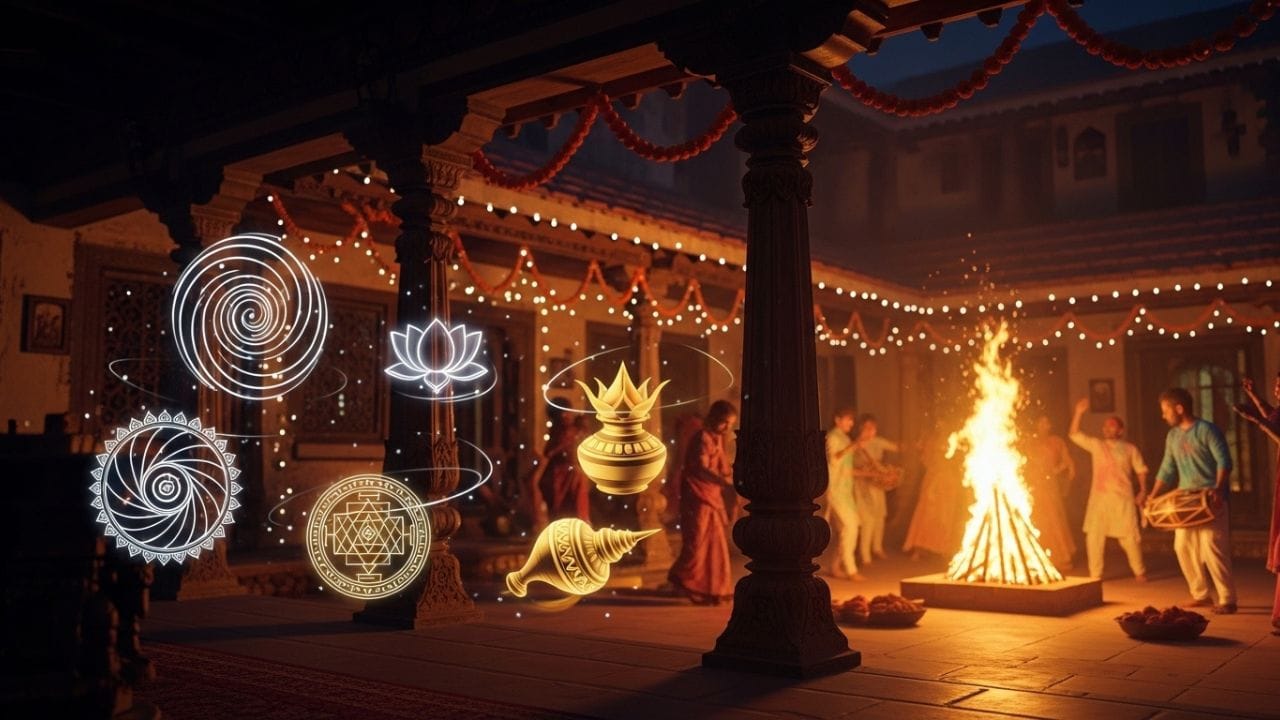
Task: Select the glowing white spiral symbol
Action: (x=249, y=315)
